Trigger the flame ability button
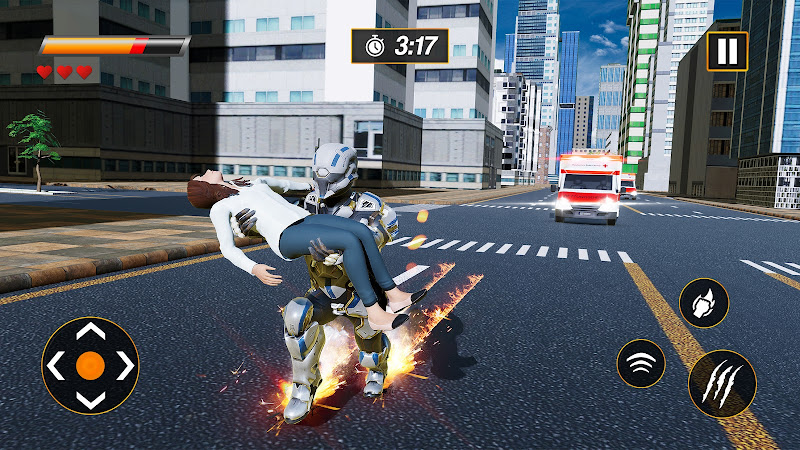Image resolution: width=800 pixels, height=450 pixels. point(703,302)
